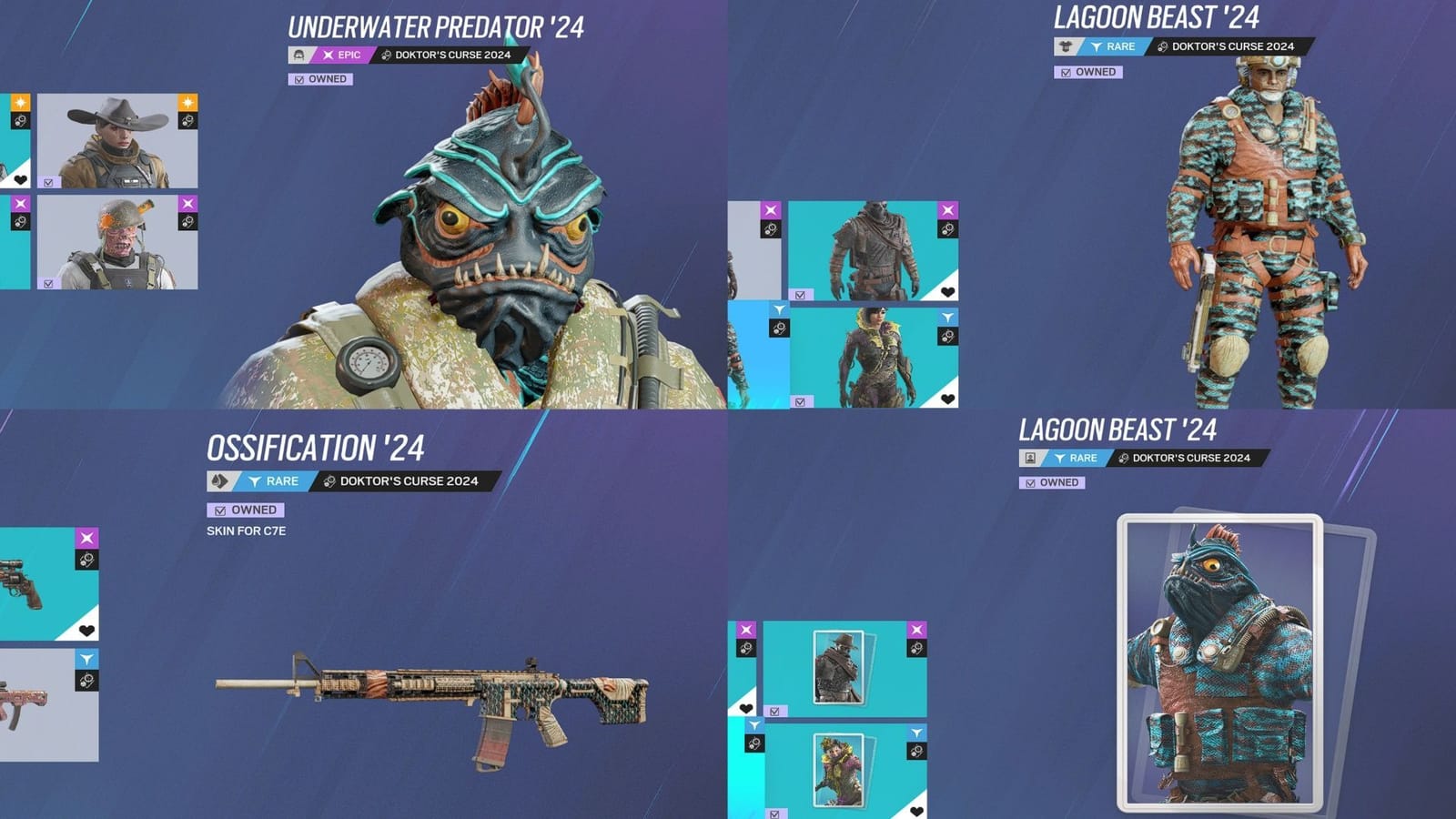
Task: Click the headgear slot icon on Underwater Predator '24
Action: (300, 56)
